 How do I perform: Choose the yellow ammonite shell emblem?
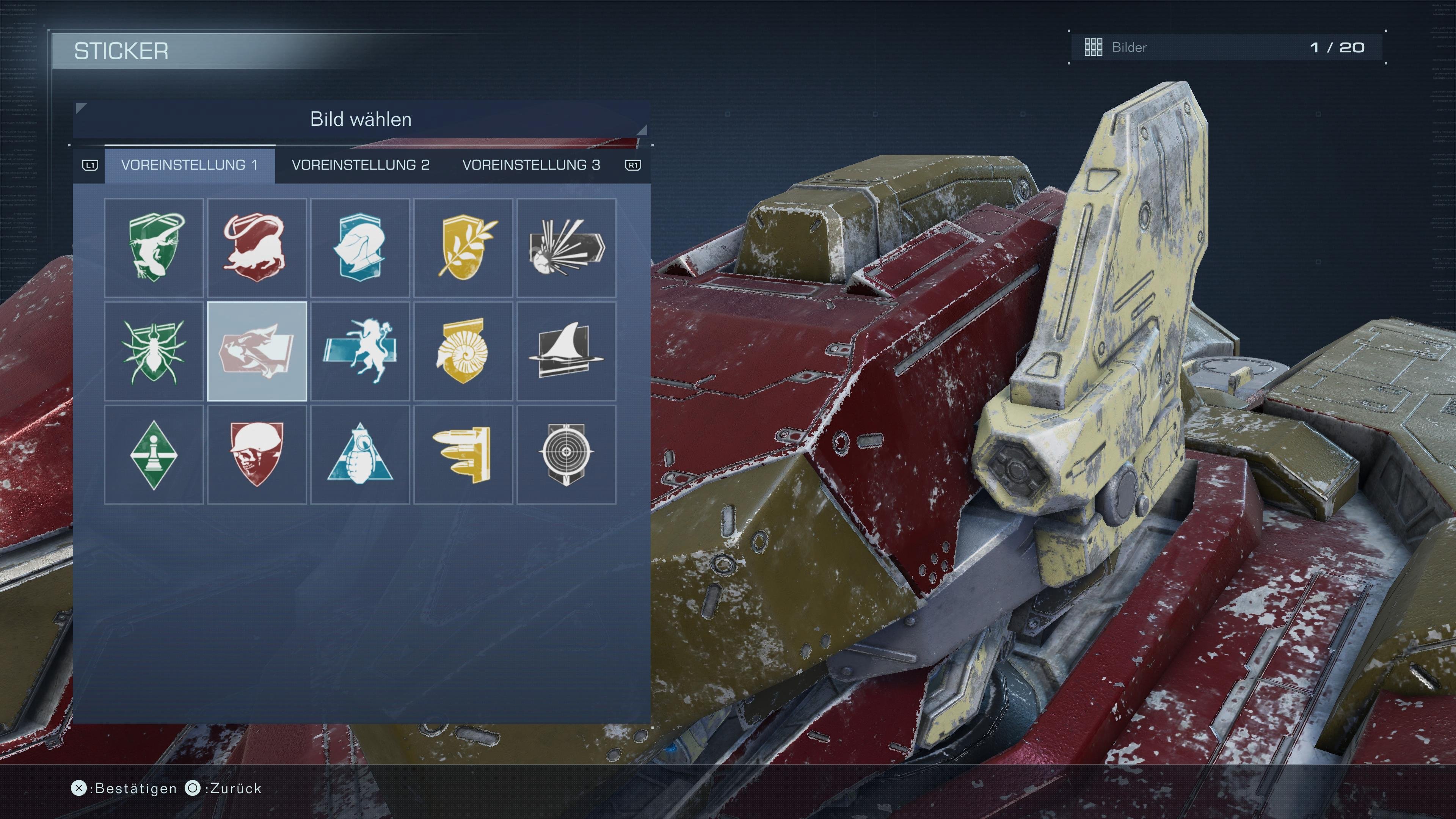click(x=463, y=351)
